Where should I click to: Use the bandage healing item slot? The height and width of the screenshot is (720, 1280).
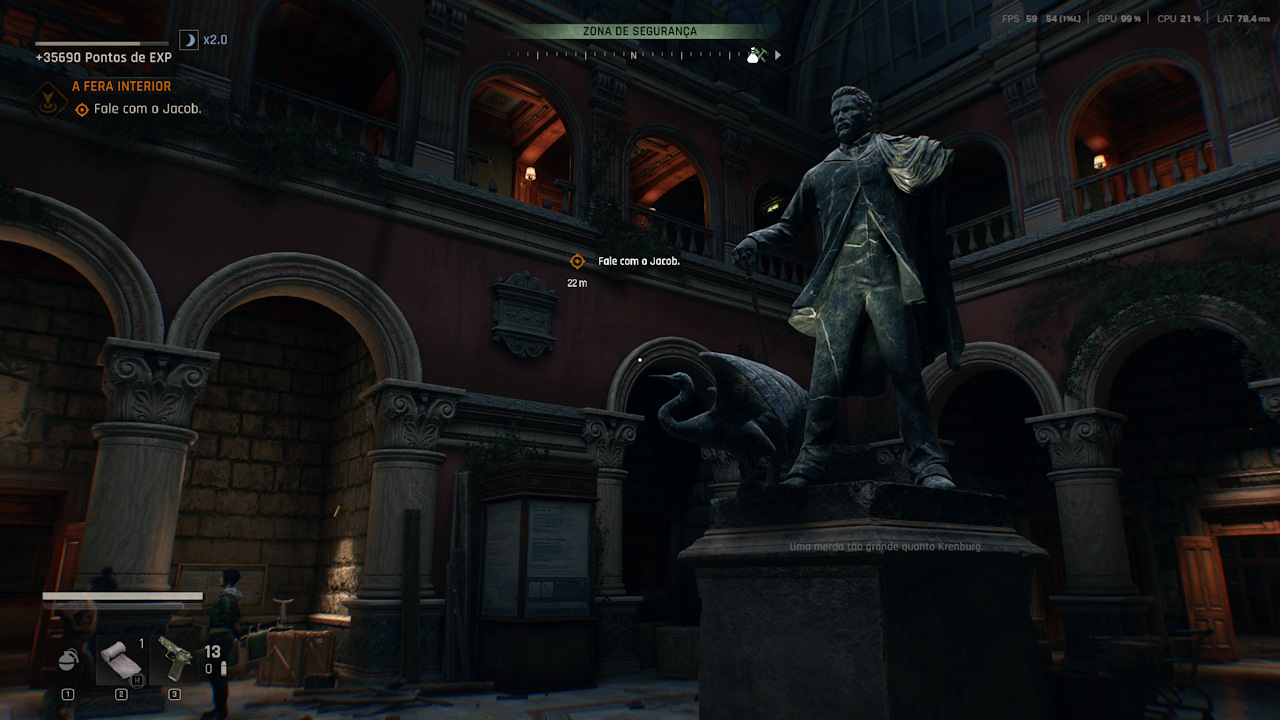[121, 661]
